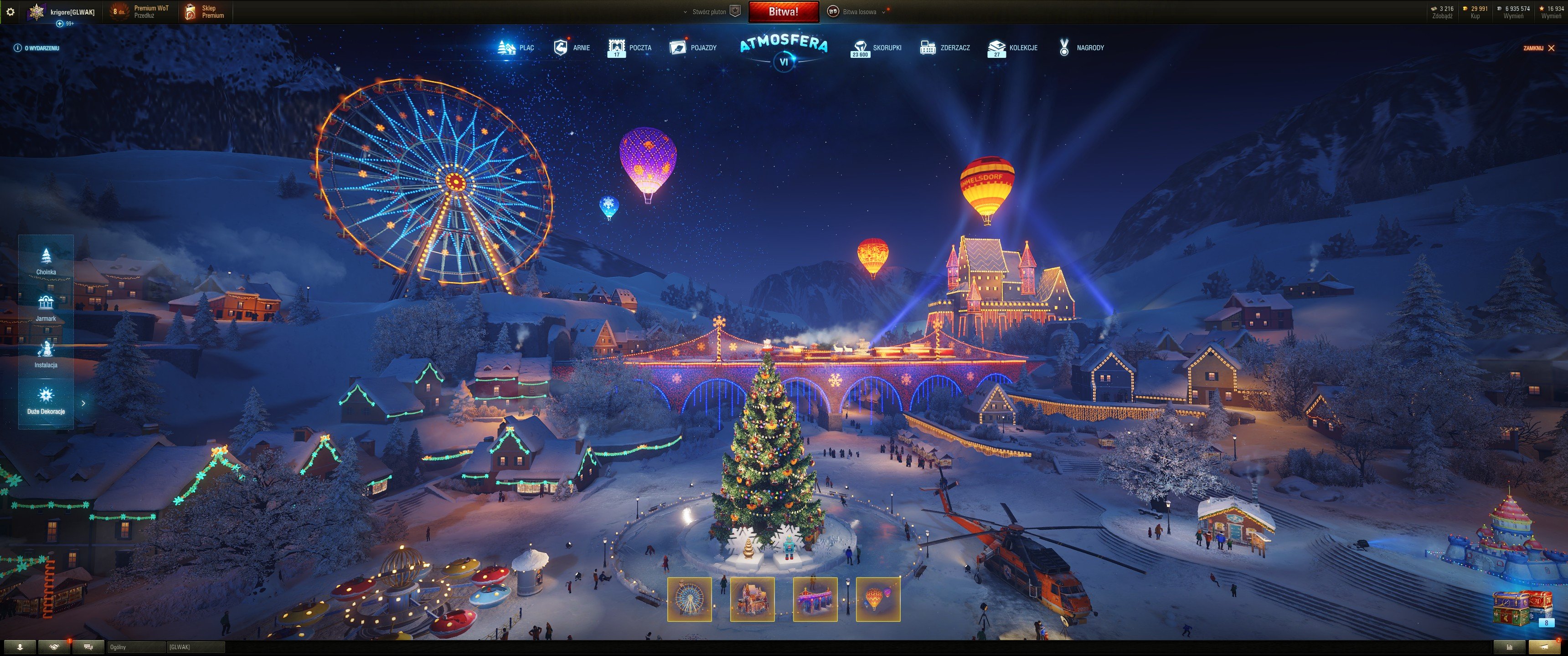Open the Nagrody rewards tab

[x=1082, y=47]
